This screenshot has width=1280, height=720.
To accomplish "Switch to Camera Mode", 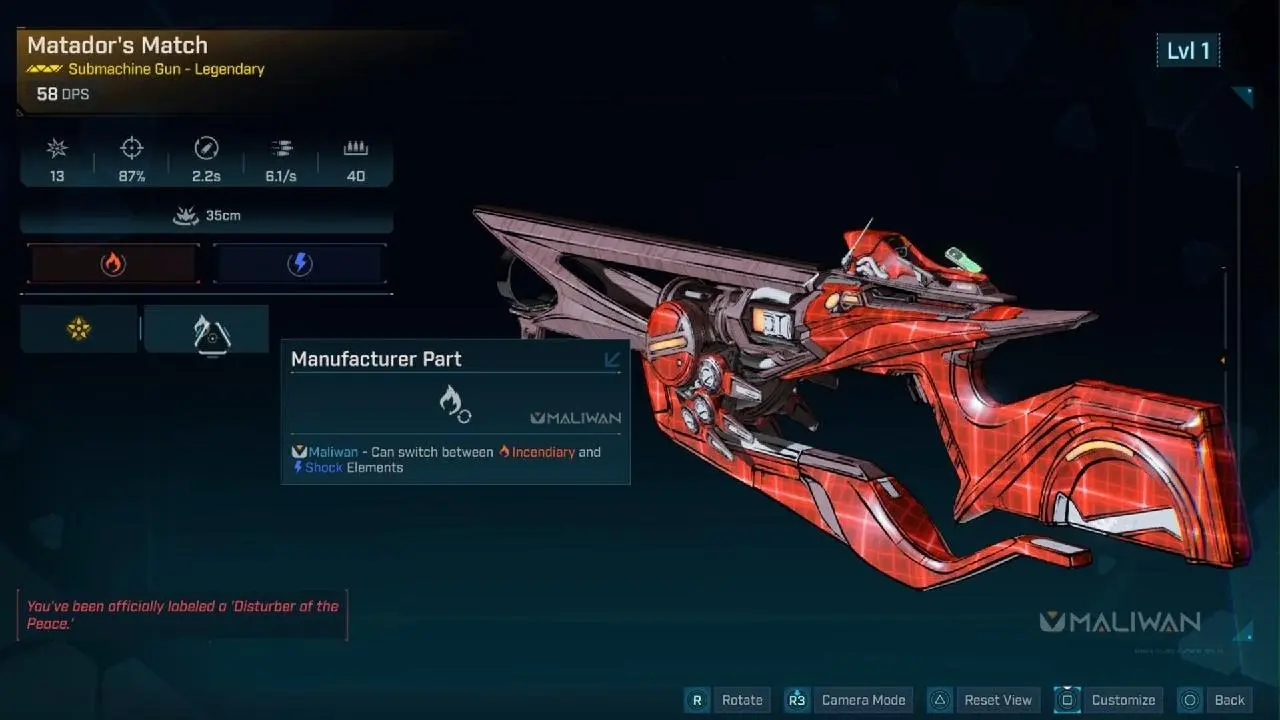I will 848,700.
